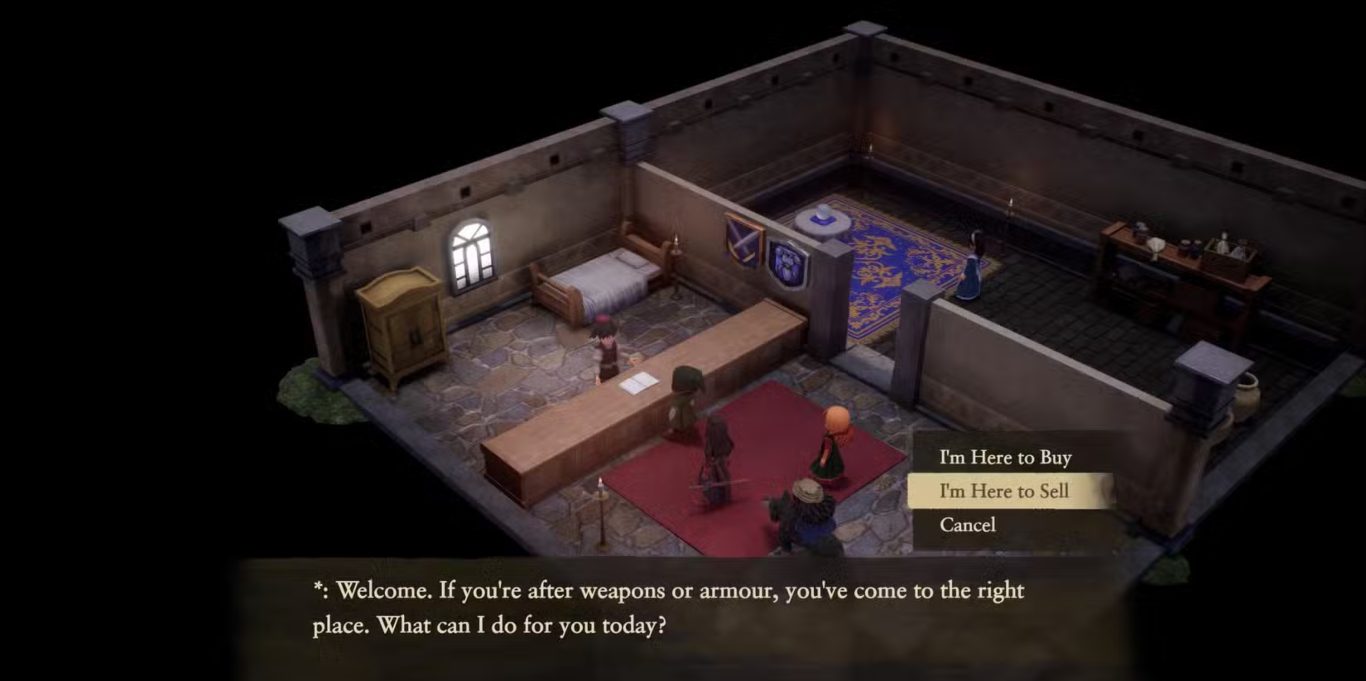Cancel the shop dialogue
Screen dimensions: 1366x681
coord(967,524)
